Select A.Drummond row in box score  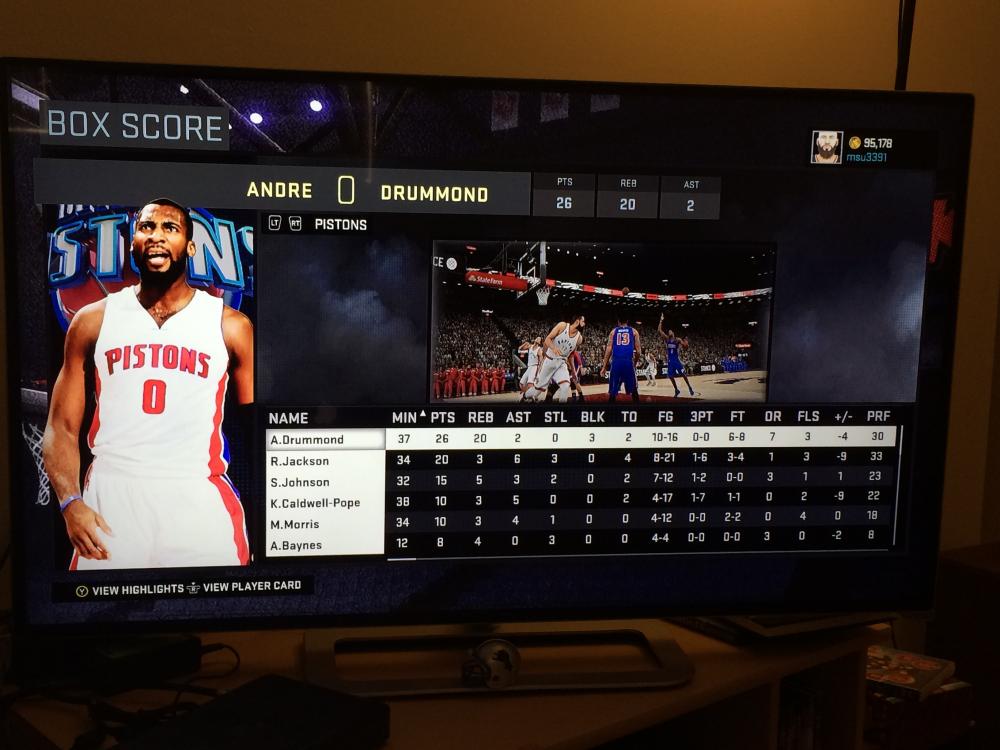326,439
